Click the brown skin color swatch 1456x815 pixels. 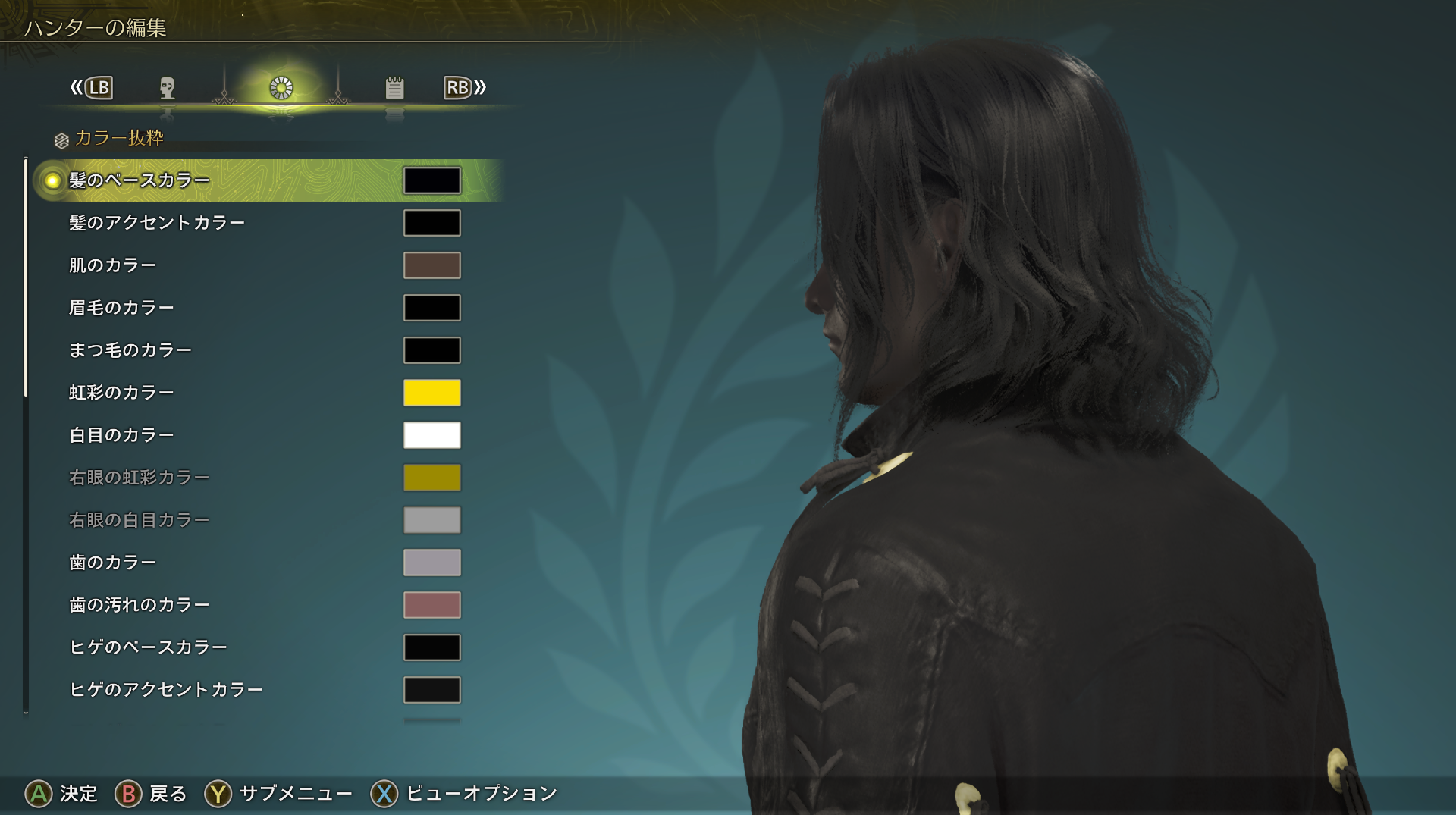pos(432,265)
